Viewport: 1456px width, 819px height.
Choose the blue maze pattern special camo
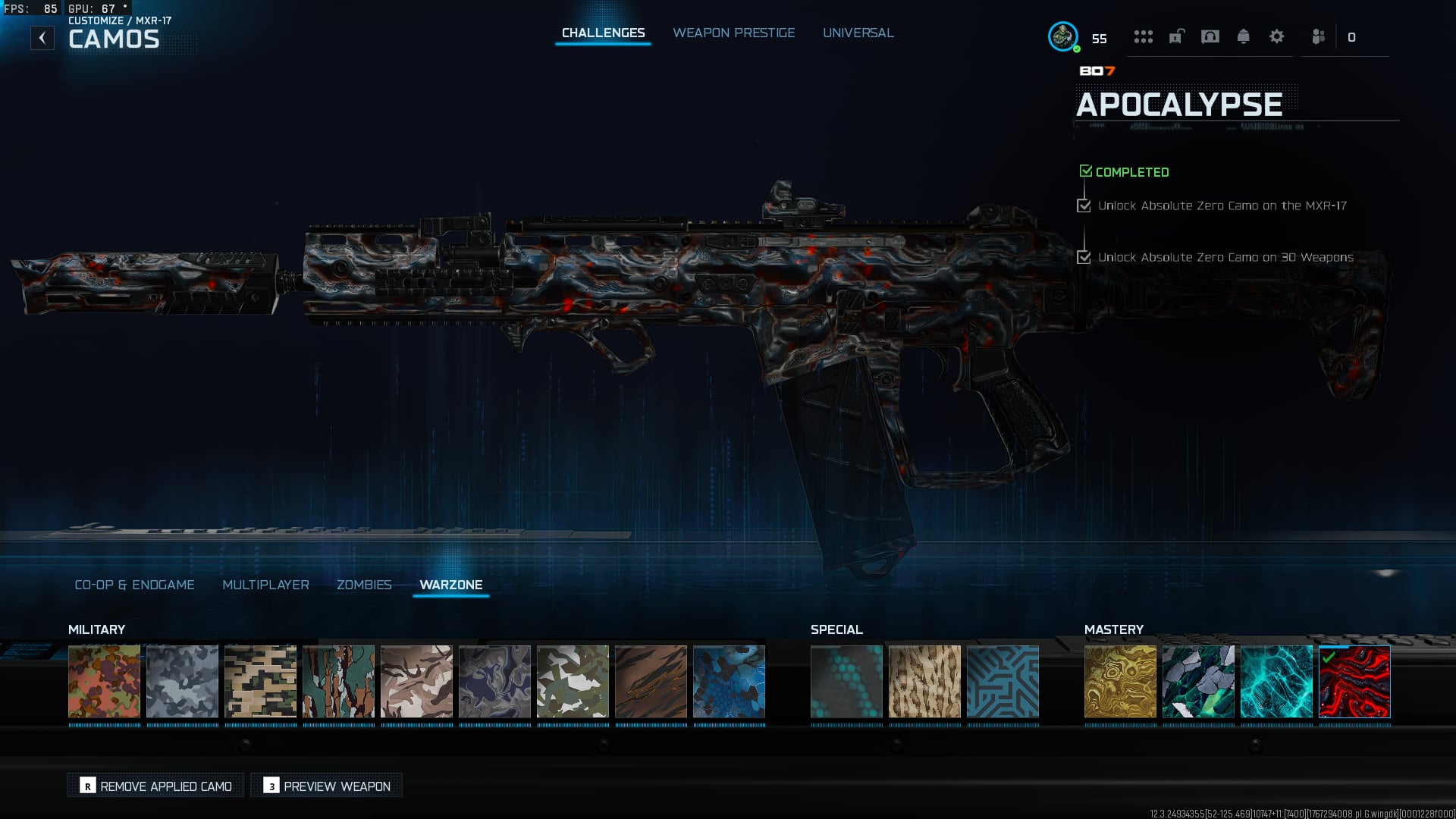coord(1003,681)
